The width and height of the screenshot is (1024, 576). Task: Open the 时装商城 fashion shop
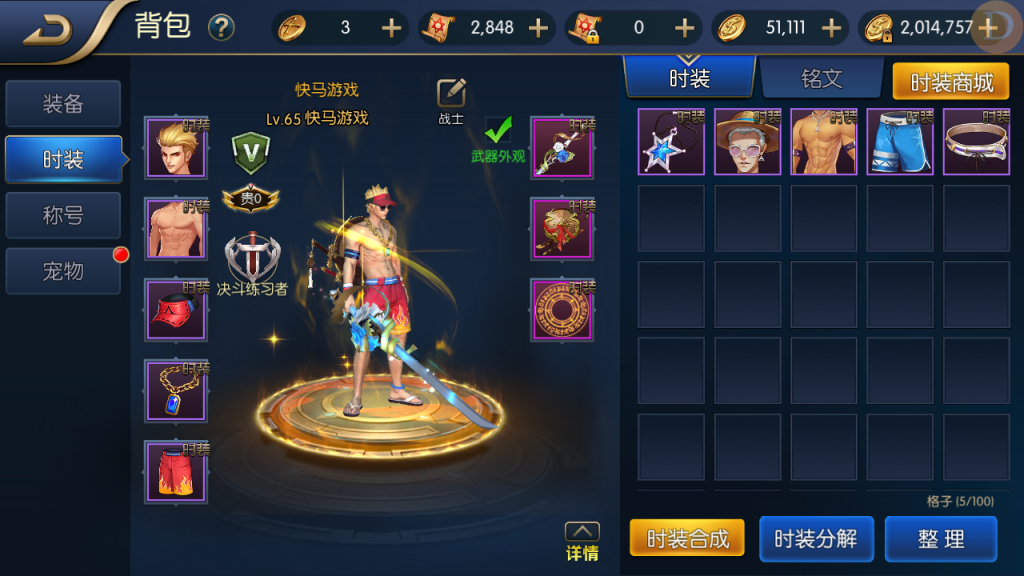tap(951, 82)
